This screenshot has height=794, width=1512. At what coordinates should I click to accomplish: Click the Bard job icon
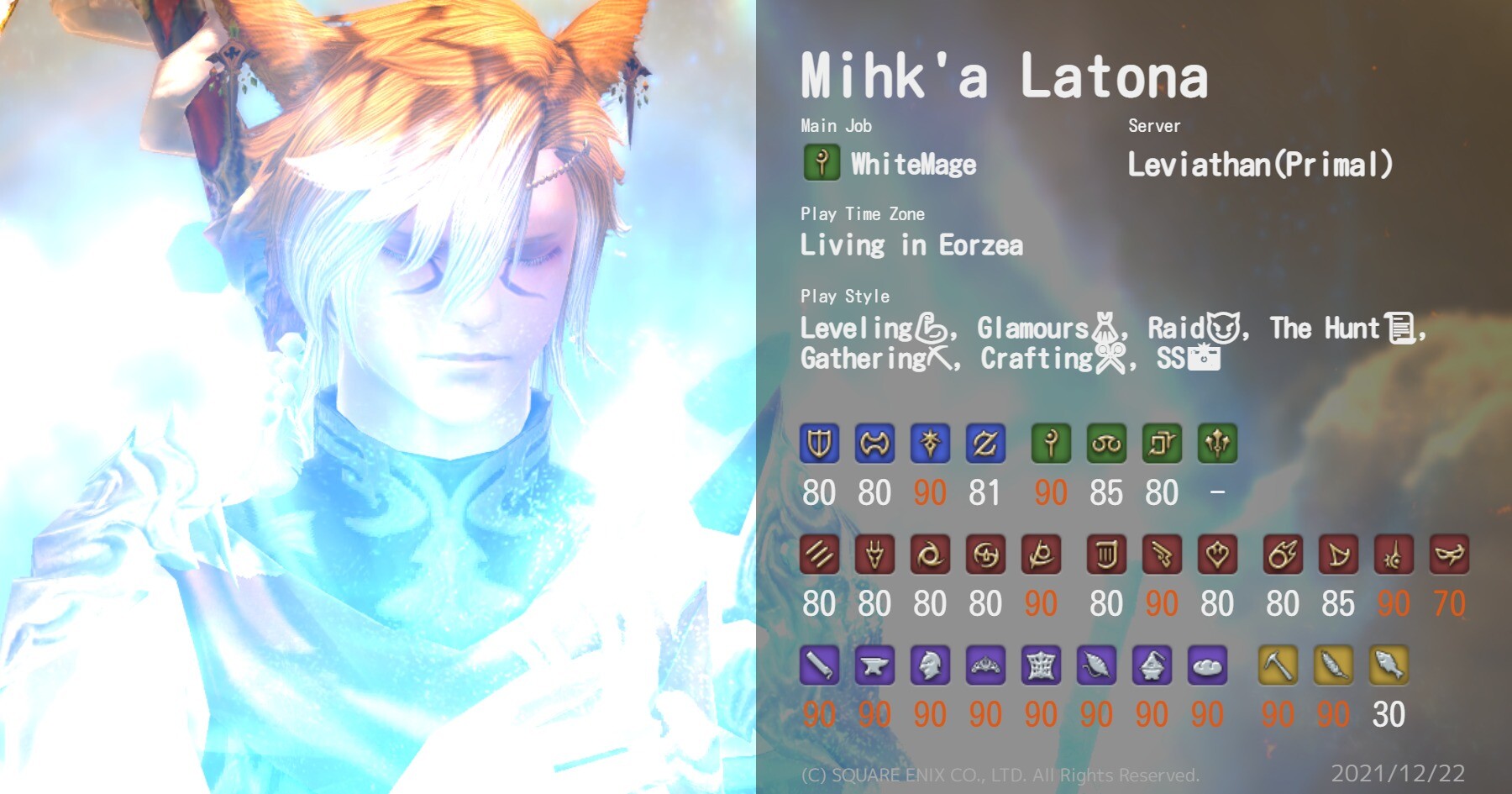click(1106, 555)
